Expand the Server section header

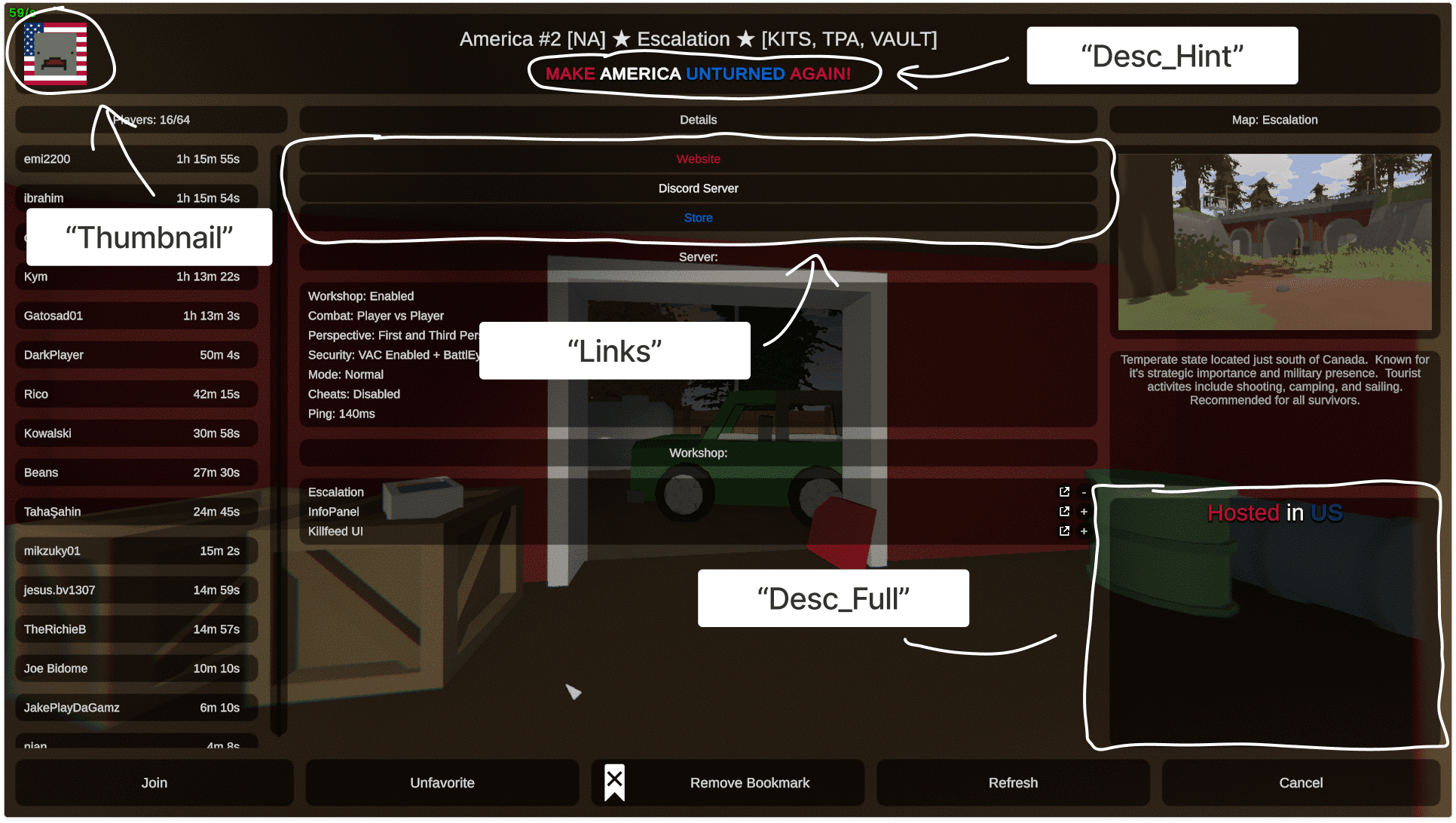[698, 256]
